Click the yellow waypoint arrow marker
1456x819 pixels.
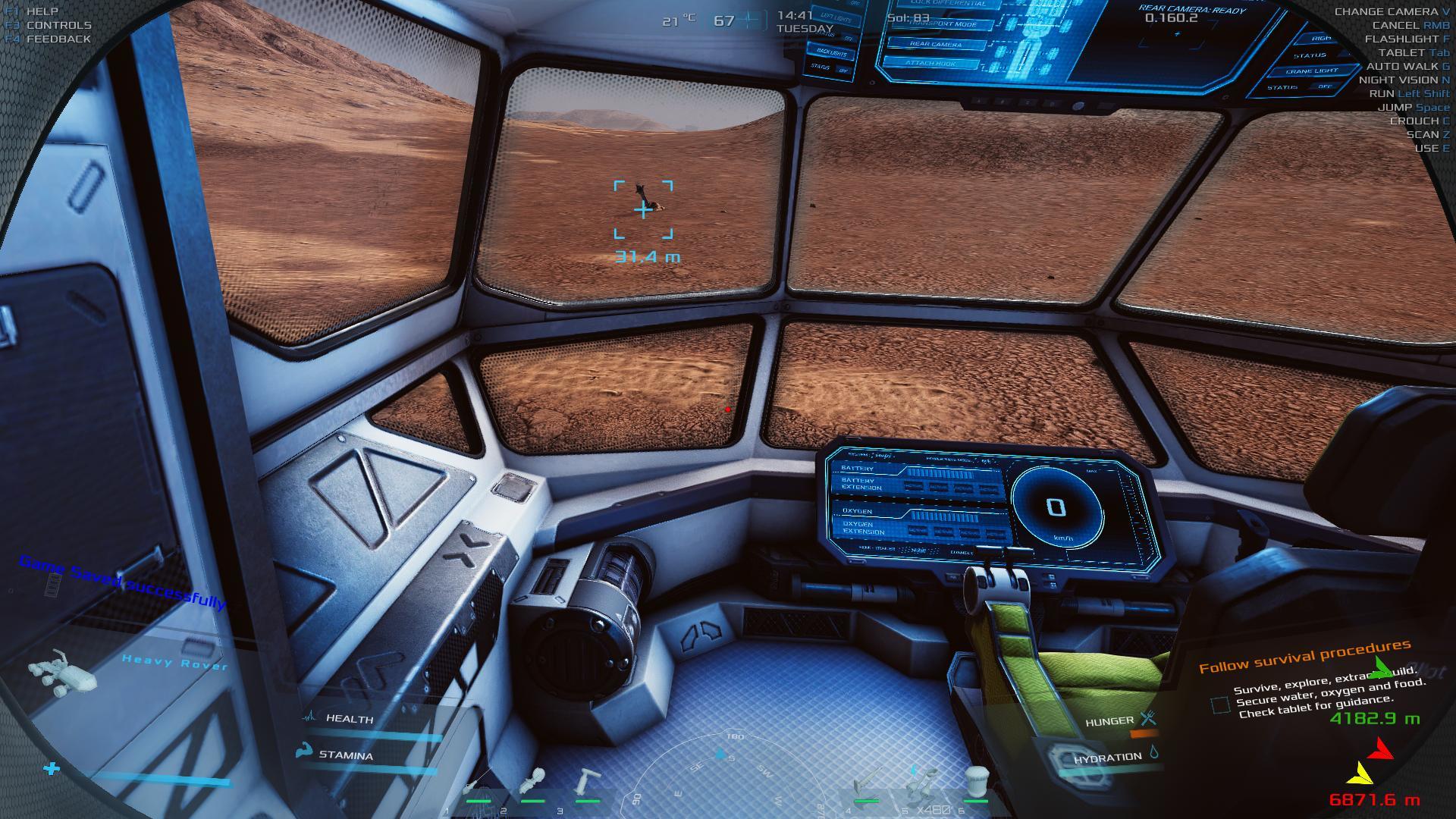tap(1360, 773)
